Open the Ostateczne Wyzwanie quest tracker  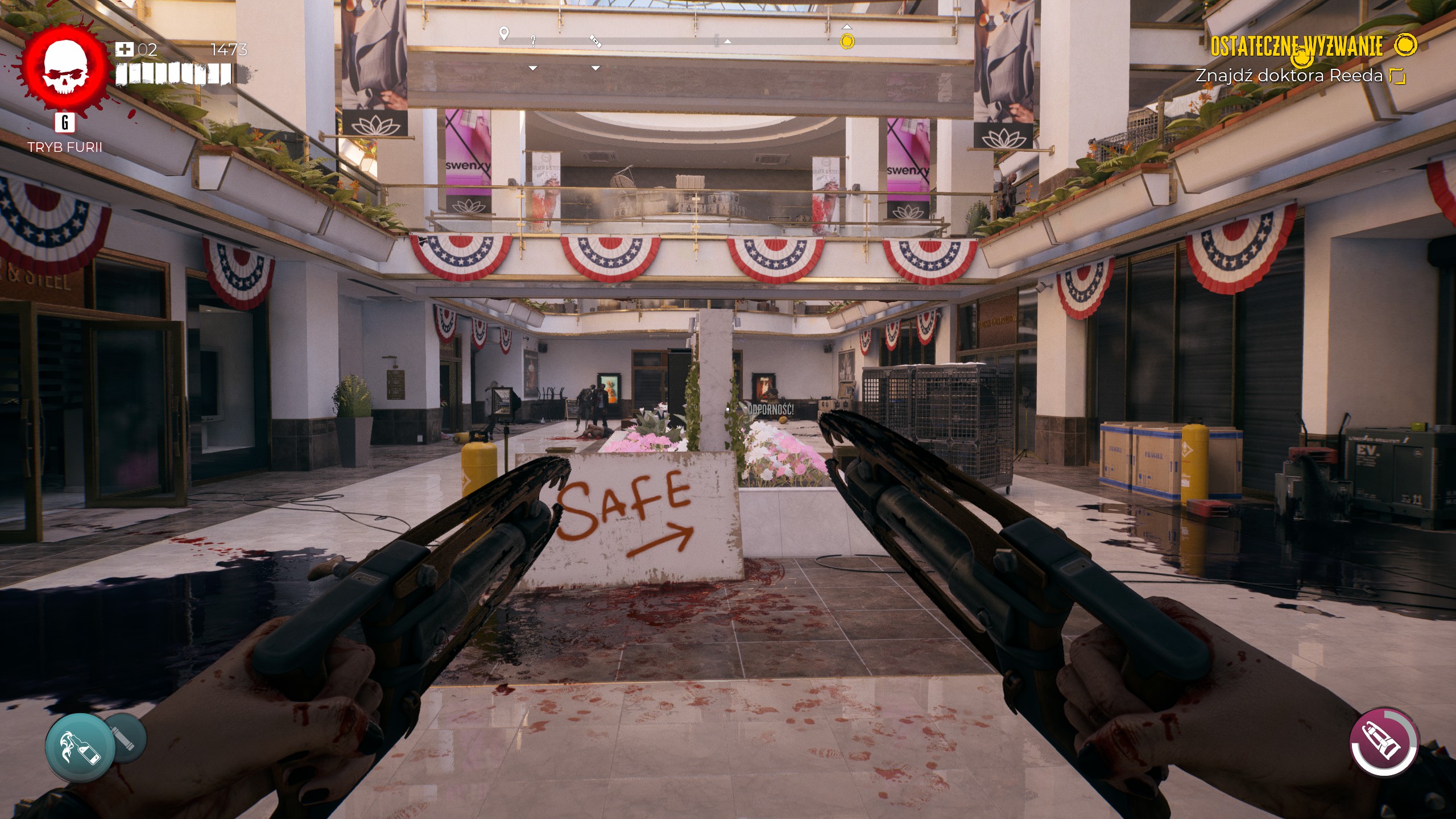1296,45
